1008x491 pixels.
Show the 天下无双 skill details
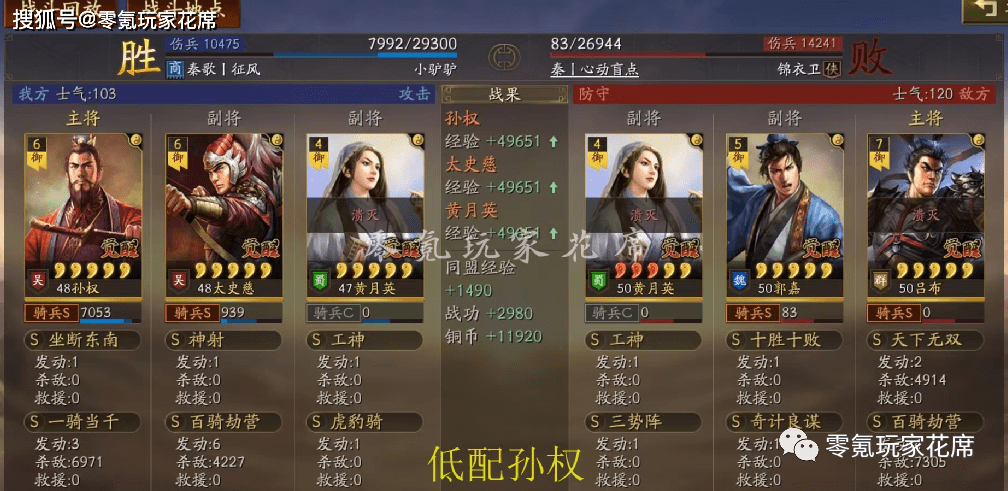923,340
